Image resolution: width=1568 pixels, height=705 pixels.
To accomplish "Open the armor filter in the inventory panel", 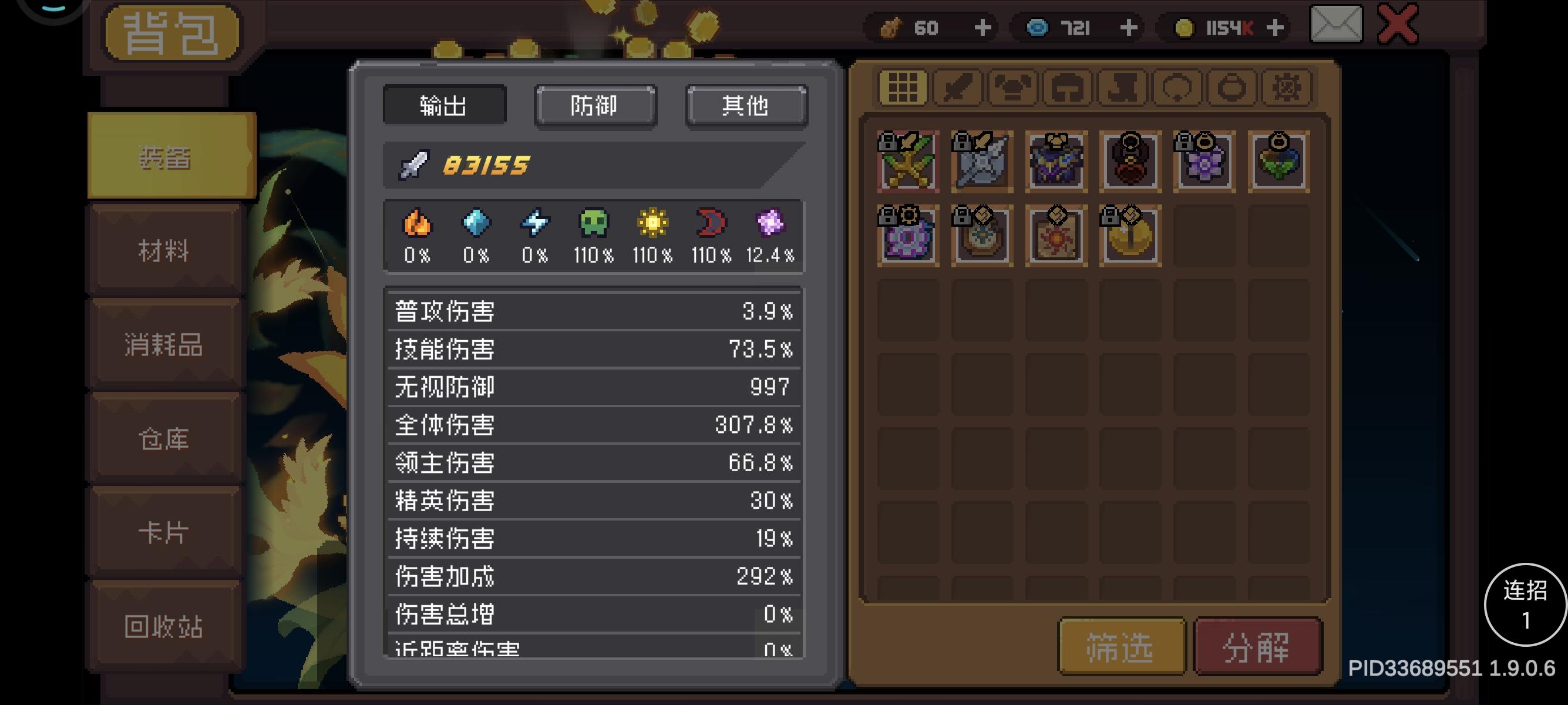I will [1012, 87].
